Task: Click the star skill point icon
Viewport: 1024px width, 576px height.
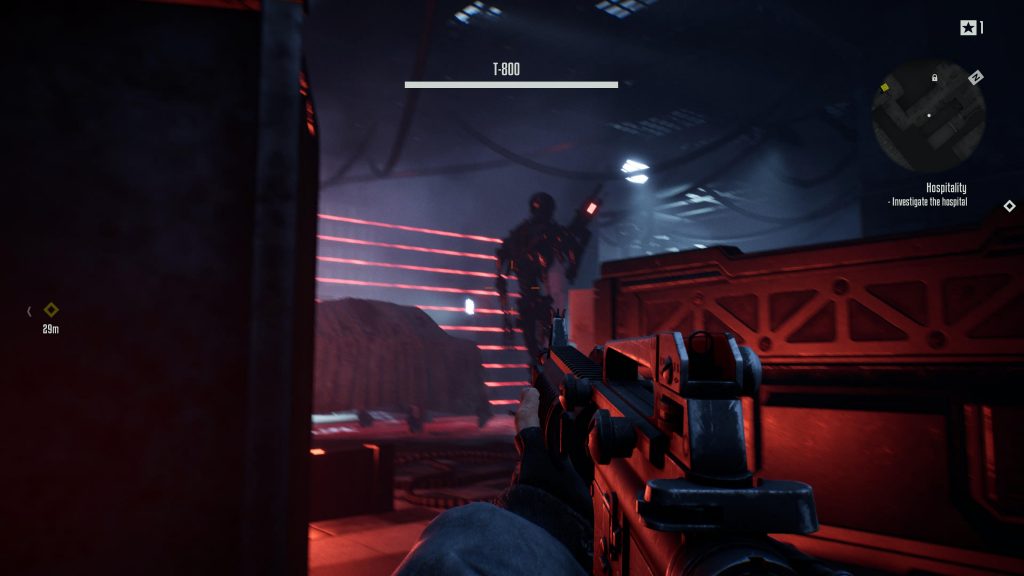Action: click(967, 28)
